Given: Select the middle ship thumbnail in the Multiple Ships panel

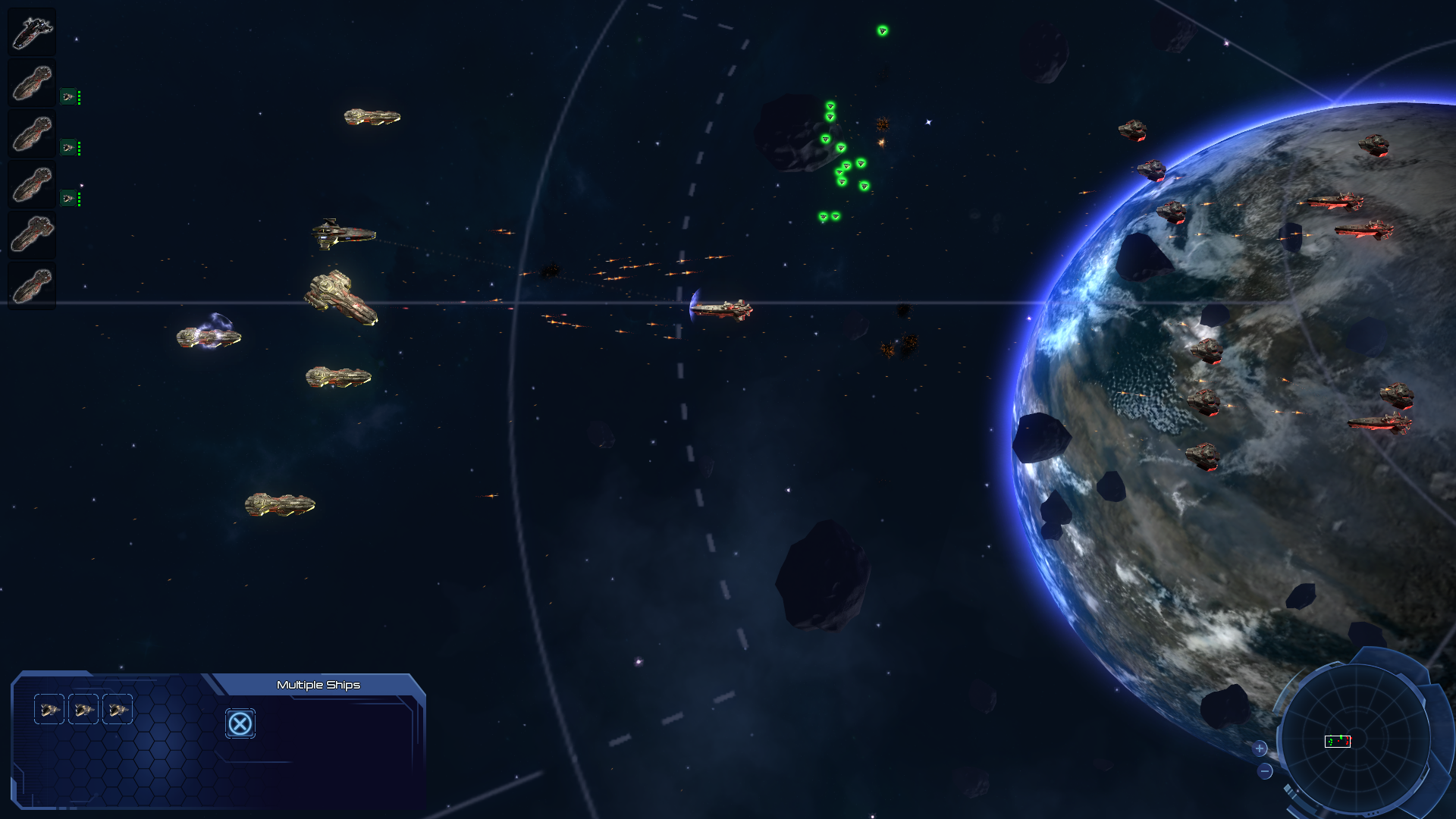Looking at the screenshot, I should (83, 710).
